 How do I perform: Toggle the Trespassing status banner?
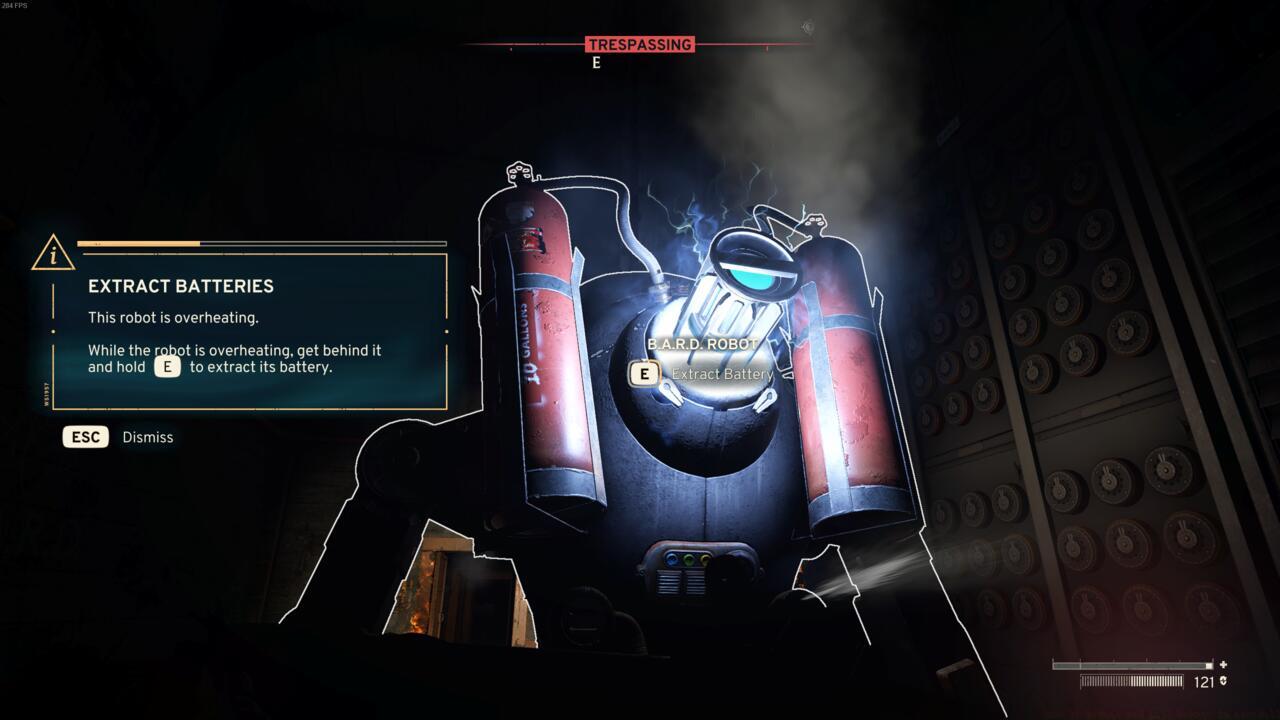click(638, 44)
